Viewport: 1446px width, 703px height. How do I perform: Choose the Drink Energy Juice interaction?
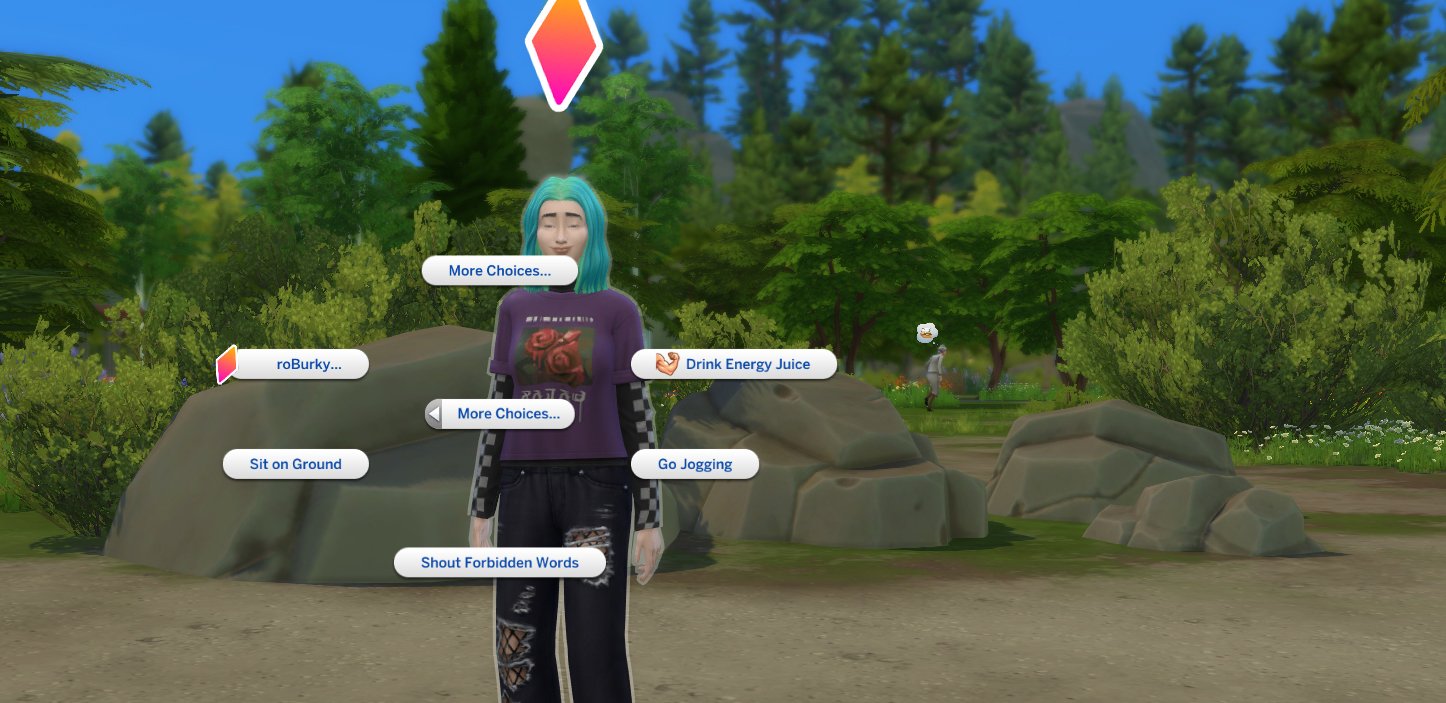pos(734,365)
